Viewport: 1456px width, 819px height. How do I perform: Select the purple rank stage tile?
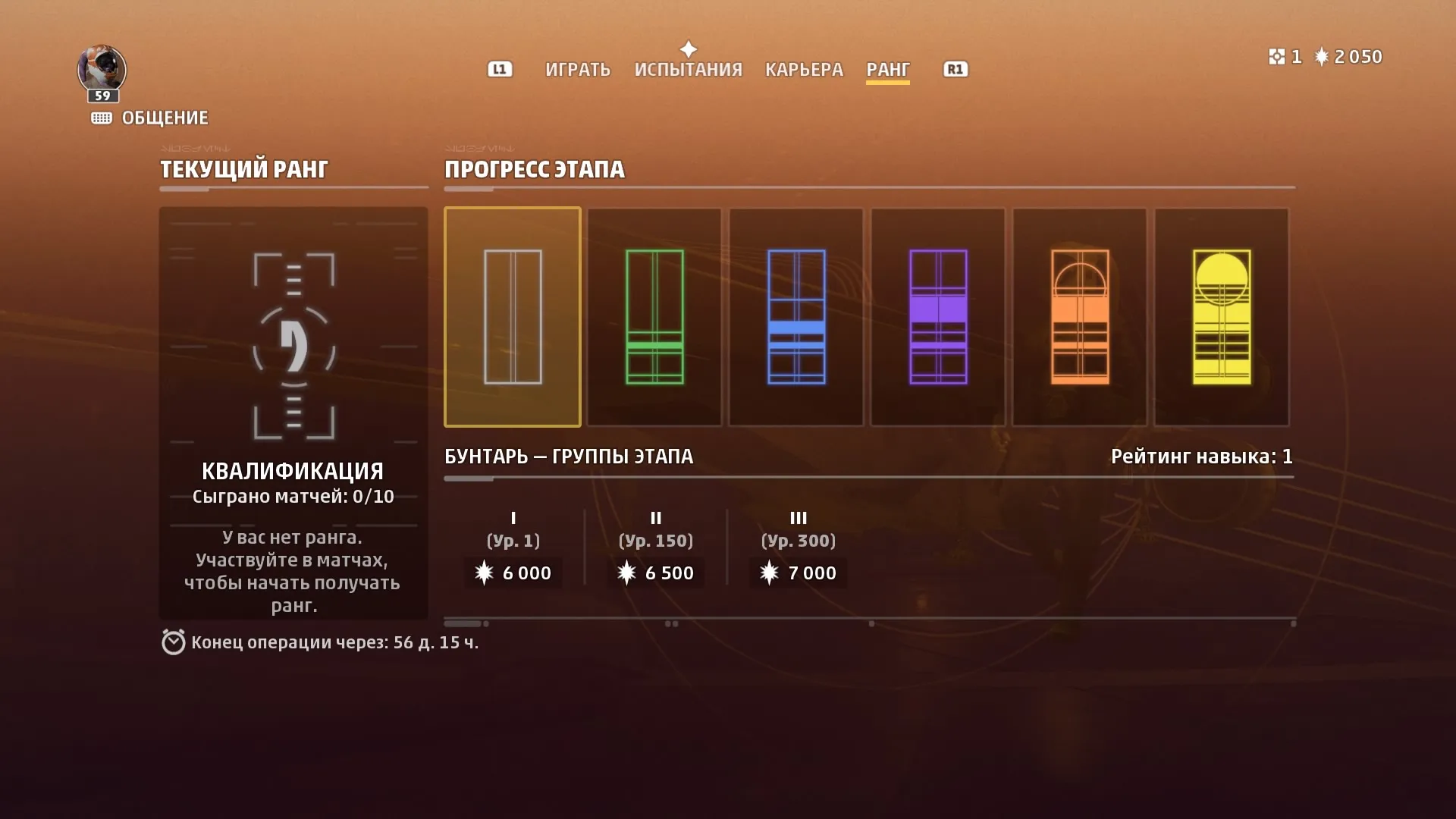[x=938, y=317]
